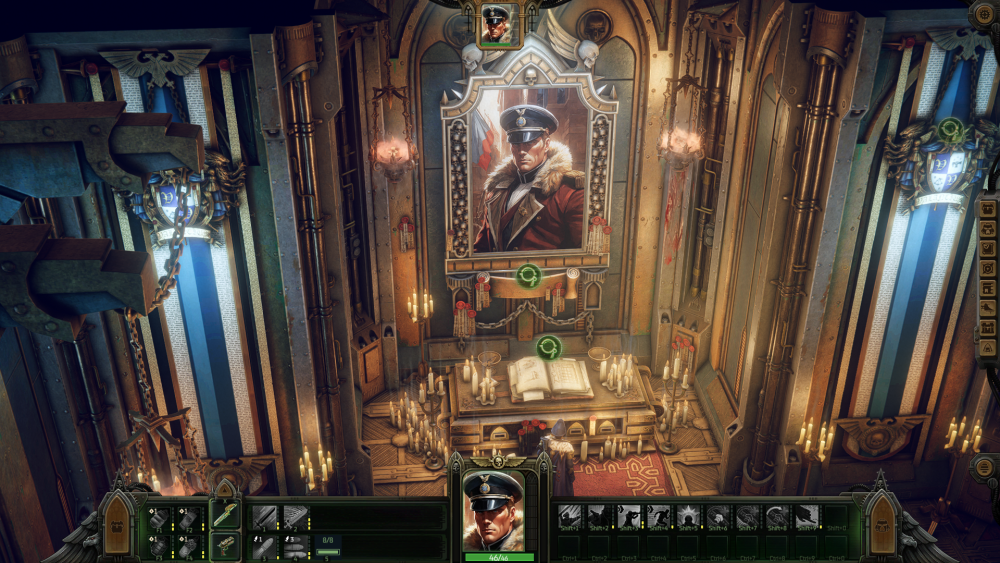
Task: Switch to the combat knife weapon set
Action: tap(225, 515)
